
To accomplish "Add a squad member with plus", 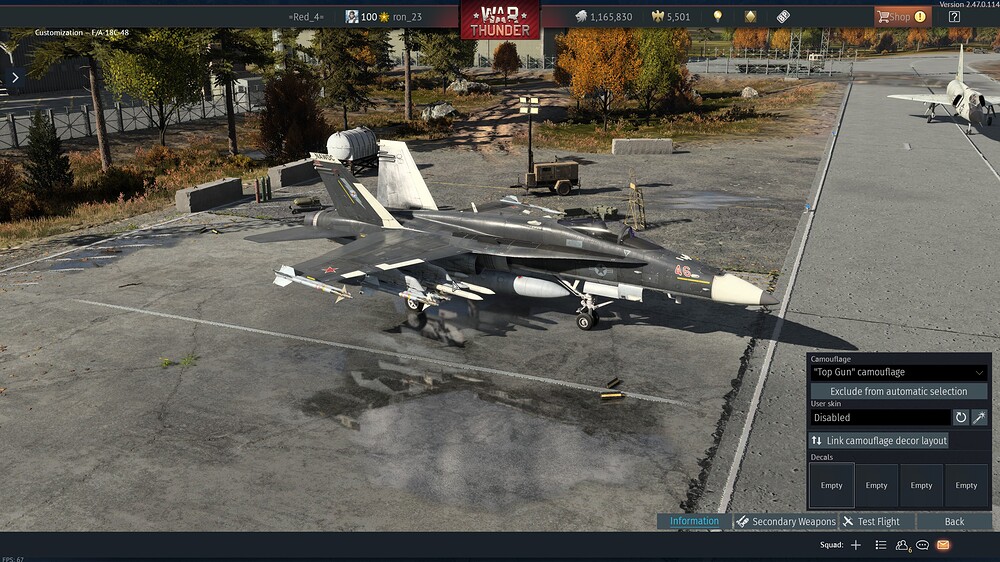I will 855,545.
